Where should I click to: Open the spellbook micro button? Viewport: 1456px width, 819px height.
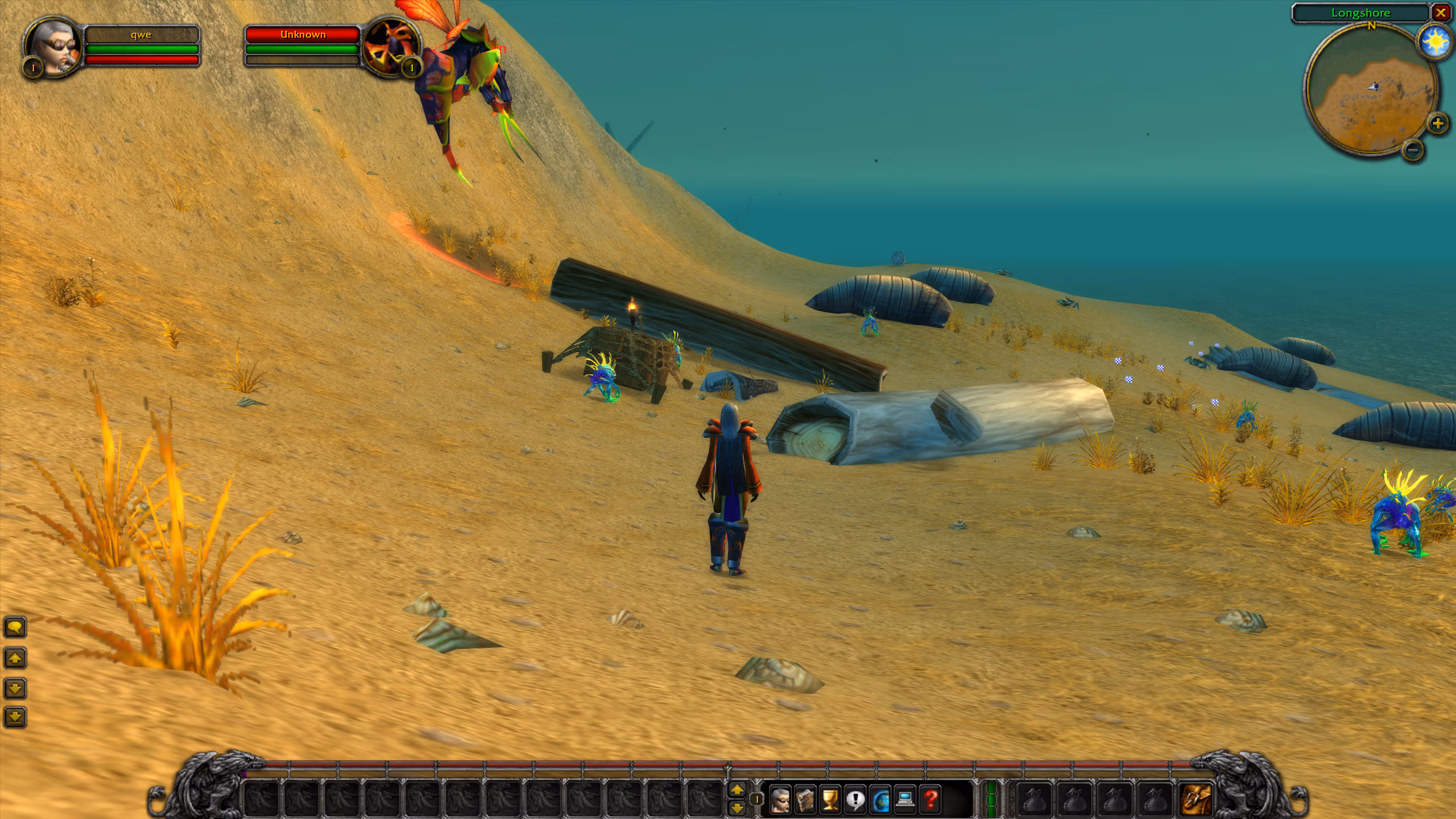coord(805,800)
